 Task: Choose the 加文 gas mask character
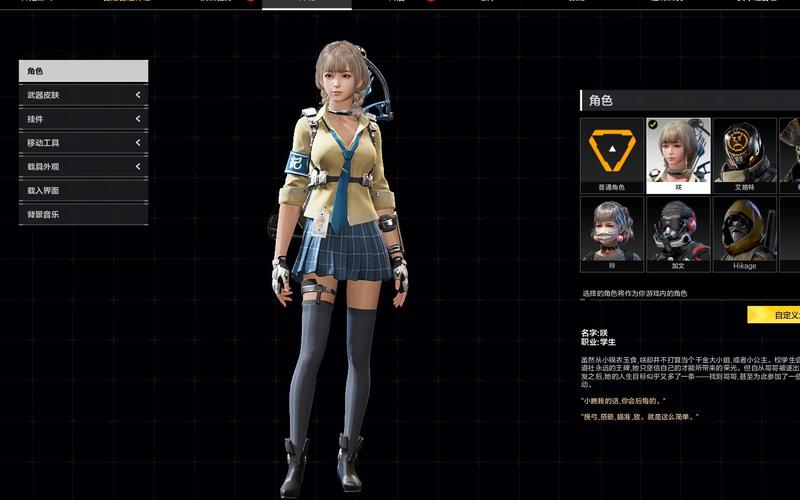678,233
